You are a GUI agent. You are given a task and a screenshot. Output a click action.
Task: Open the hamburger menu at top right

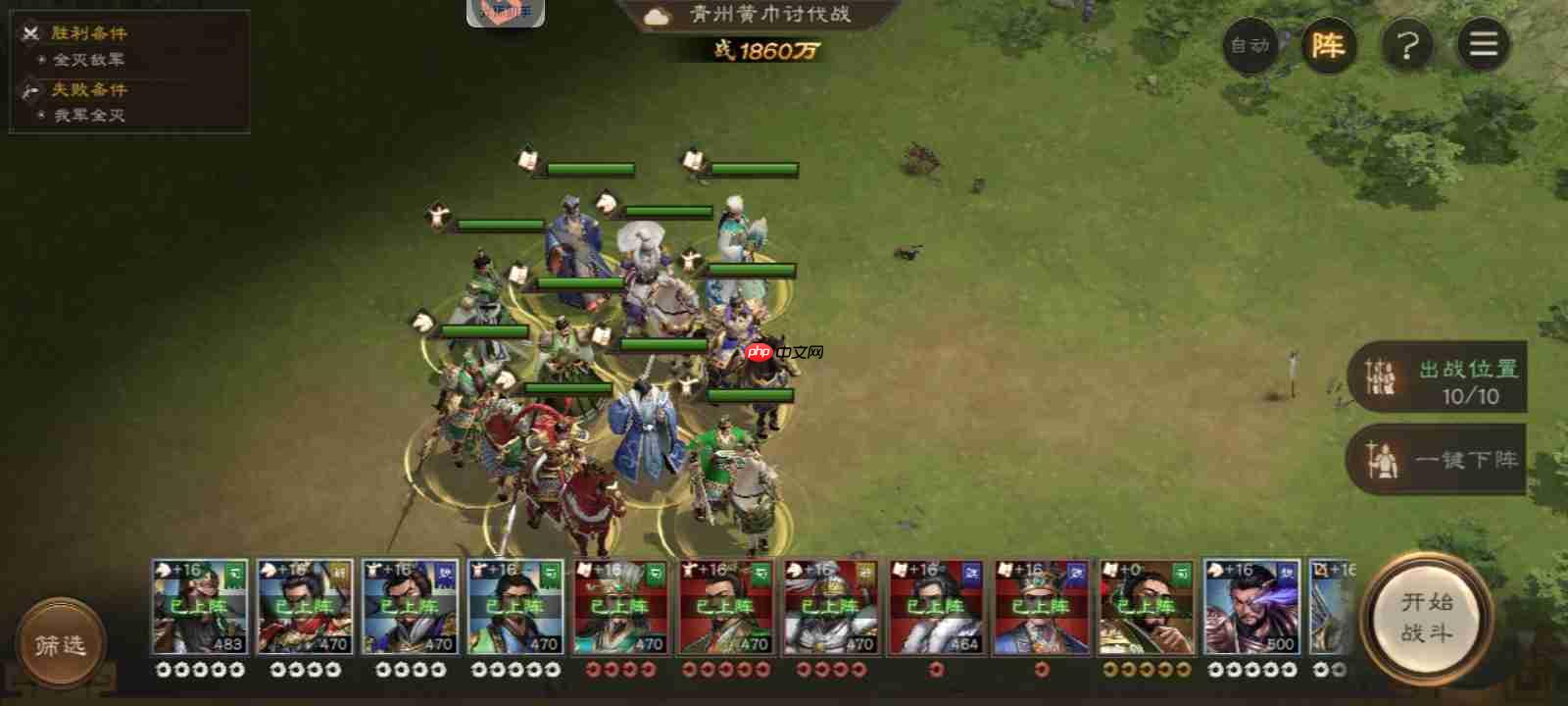tap(1484, 45)
